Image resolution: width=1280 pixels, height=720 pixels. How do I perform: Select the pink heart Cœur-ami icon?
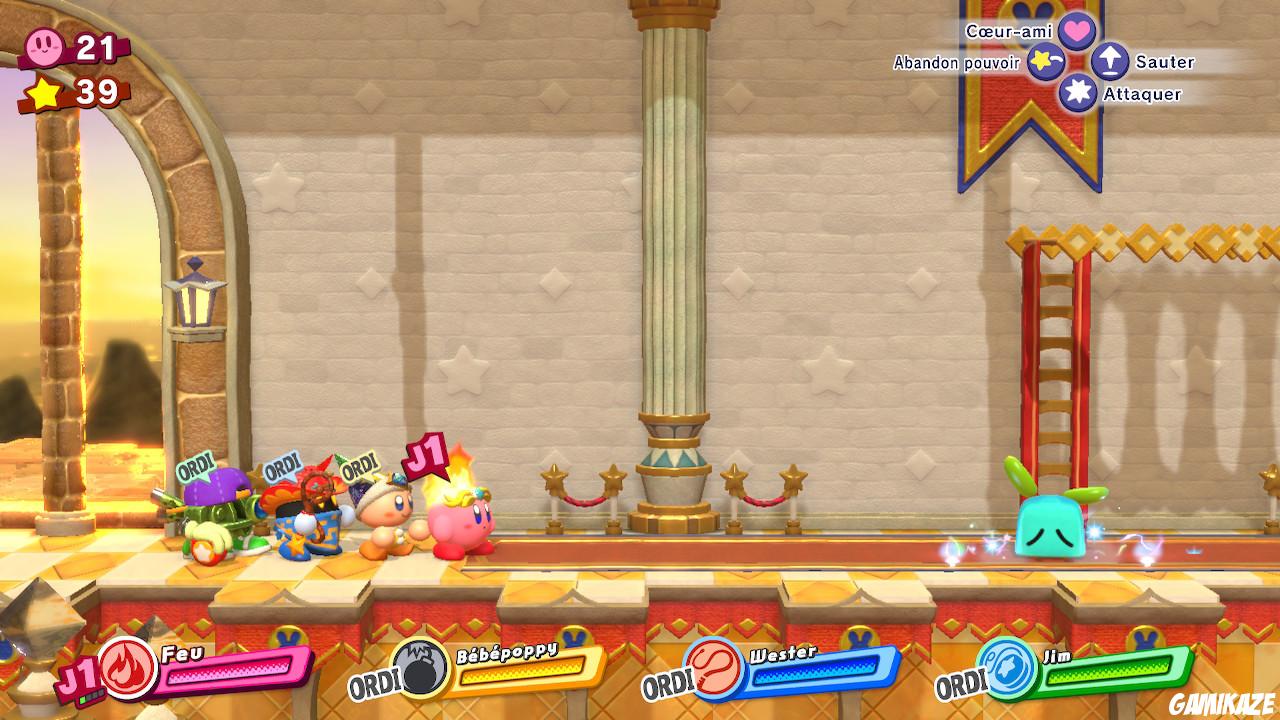coord(1076,30)
